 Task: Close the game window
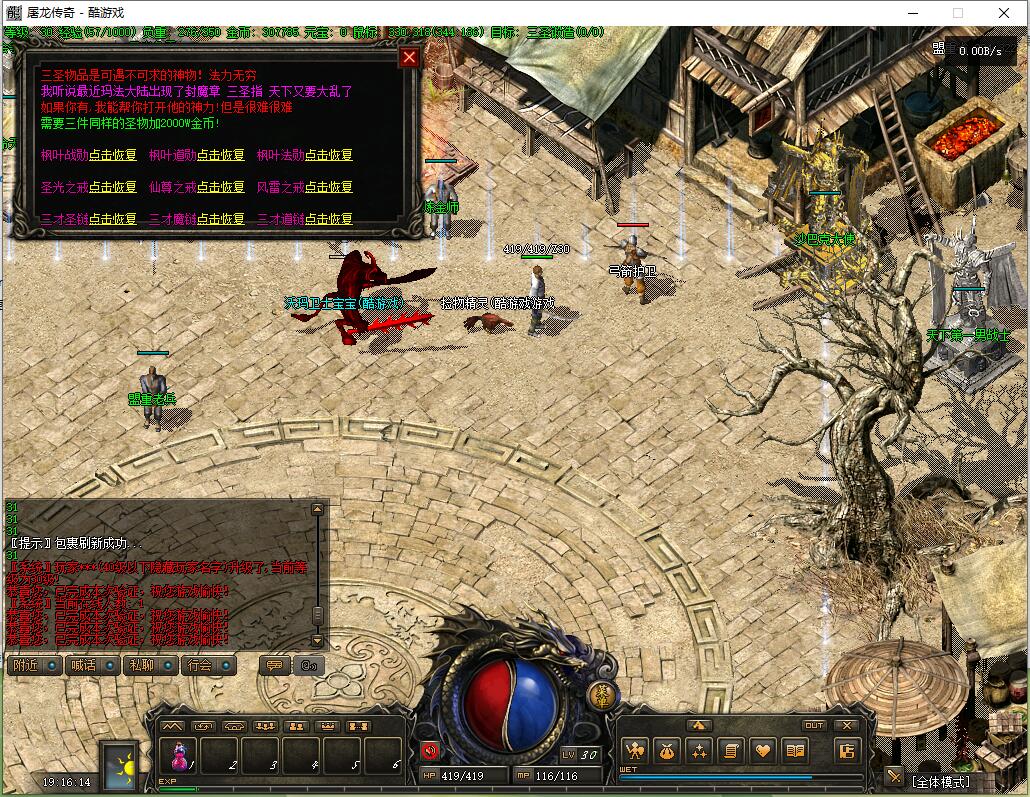[x=1005, y=13]
